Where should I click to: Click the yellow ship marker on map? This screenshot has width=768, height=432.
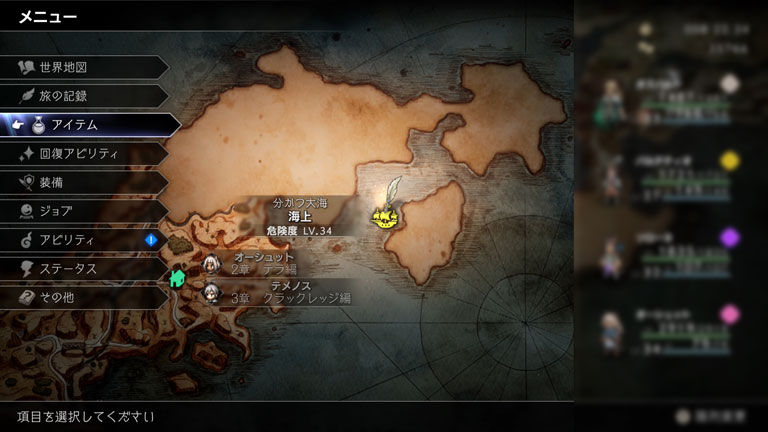tap(384, 215)
